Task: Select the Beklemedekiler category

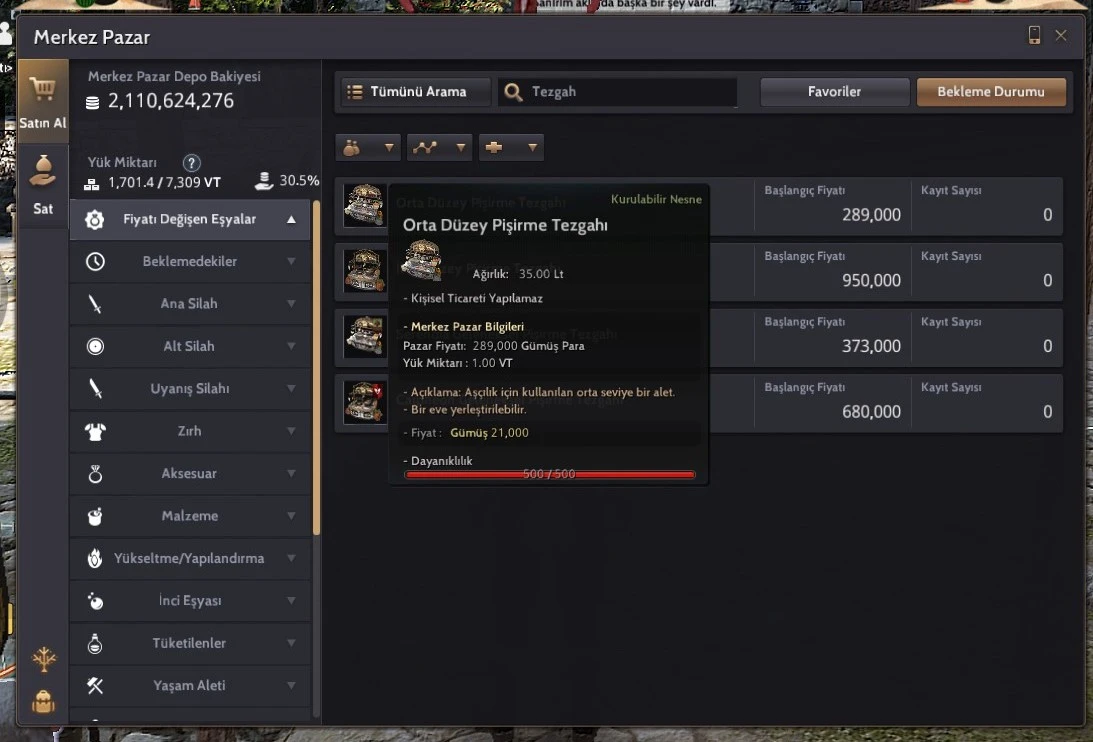Action: coord(190,262)
